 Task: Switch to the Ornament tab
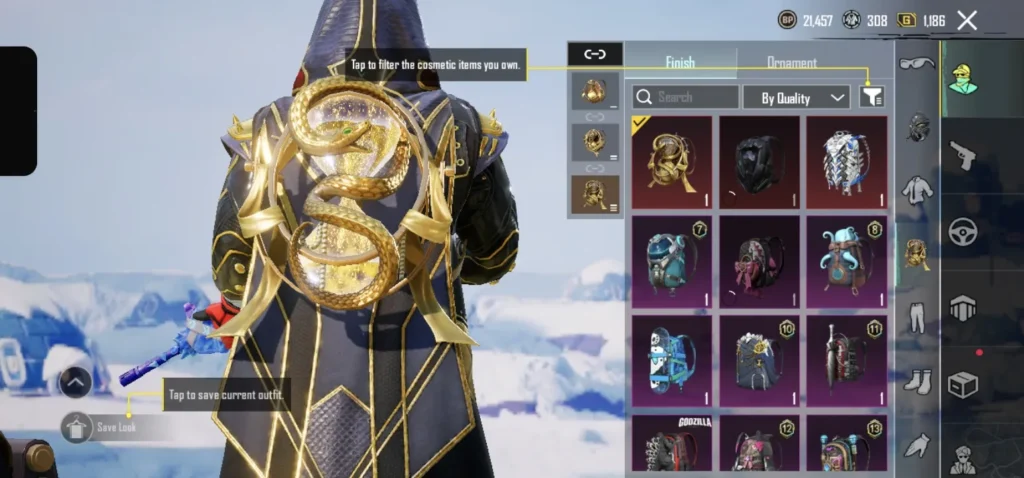(x=792, y=62)
